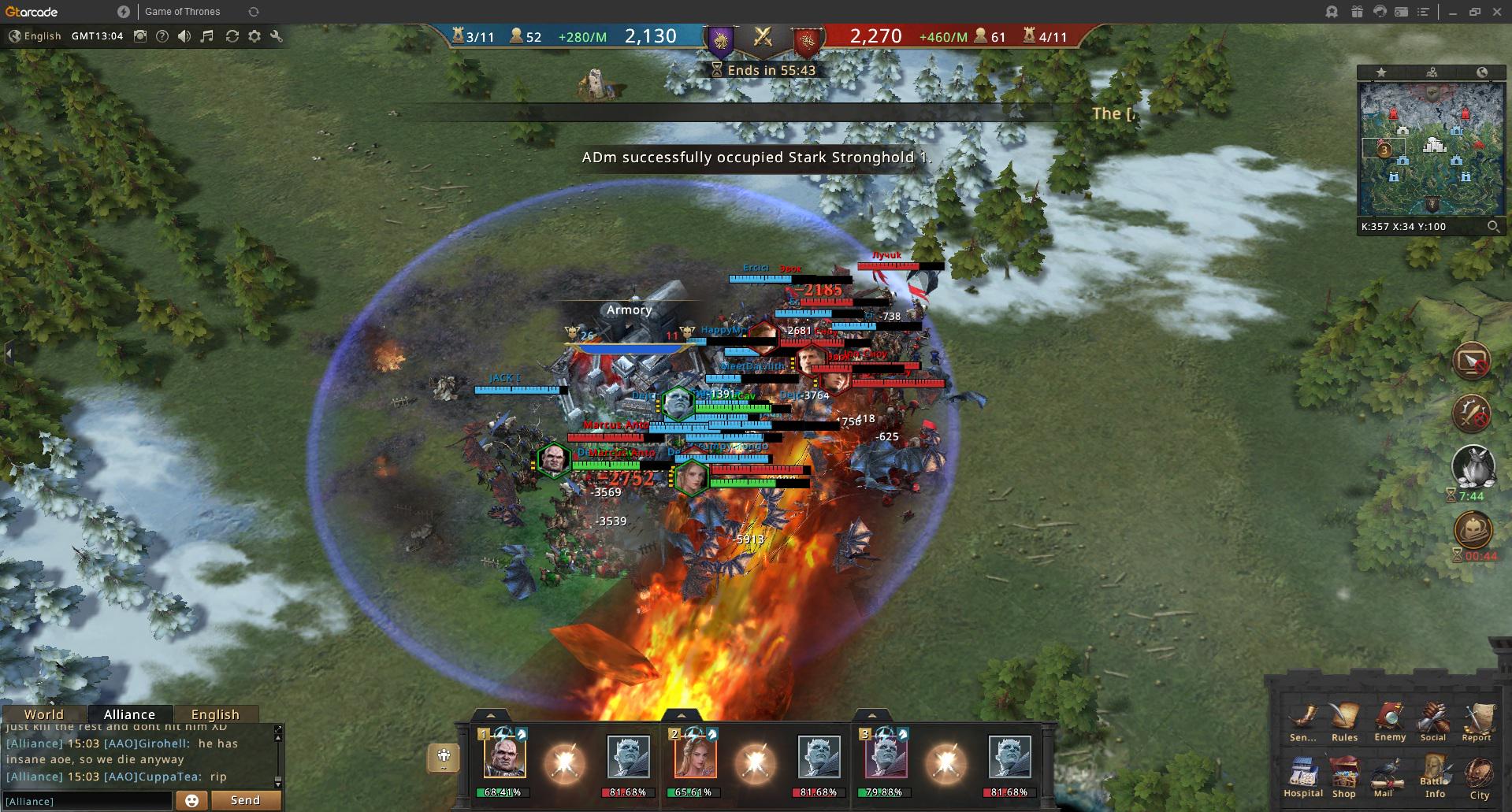Select army 1 bald commander portrait

coord(504,755)
